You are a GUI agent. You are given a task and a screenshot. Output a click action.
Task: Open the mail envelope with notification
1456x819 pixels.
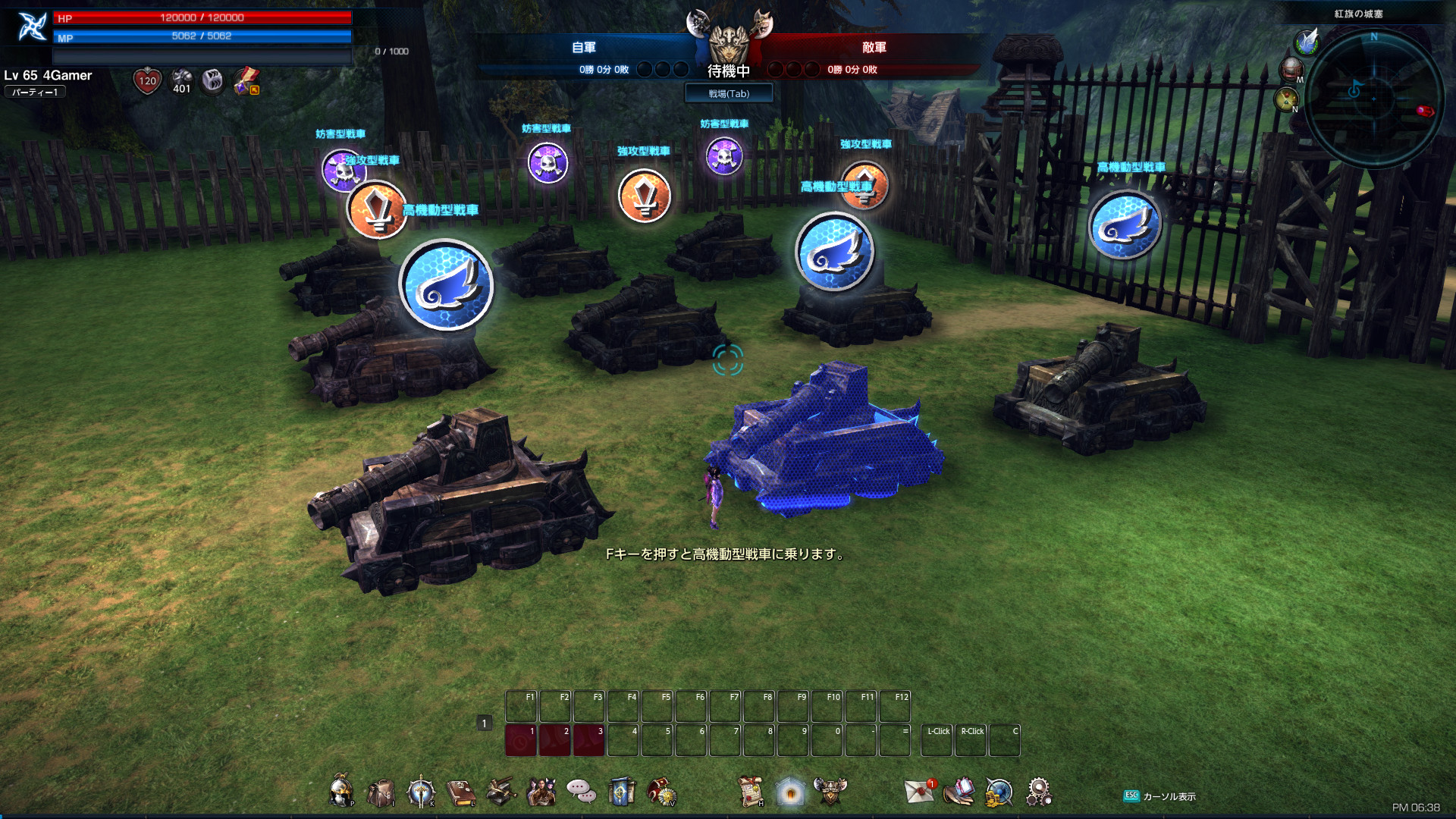pyautogui.click(x=920, y=792)
